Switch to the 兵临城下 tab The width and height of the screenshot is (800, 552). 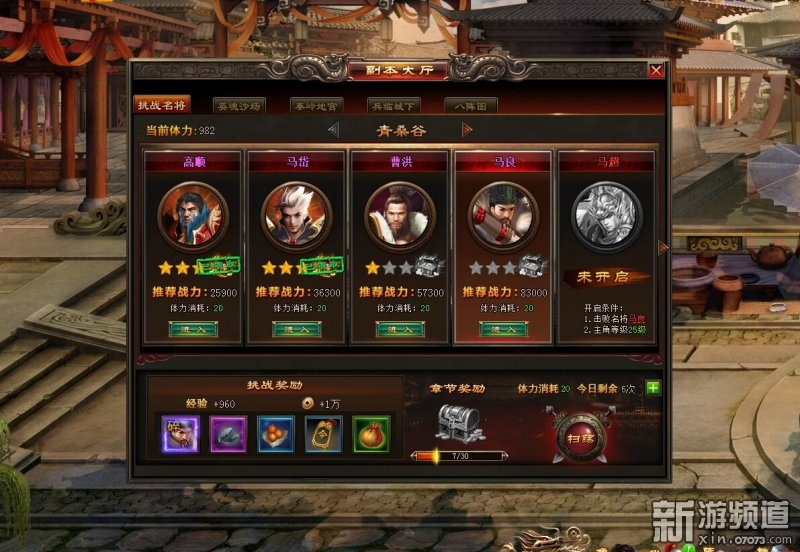(x=395, y=105)
